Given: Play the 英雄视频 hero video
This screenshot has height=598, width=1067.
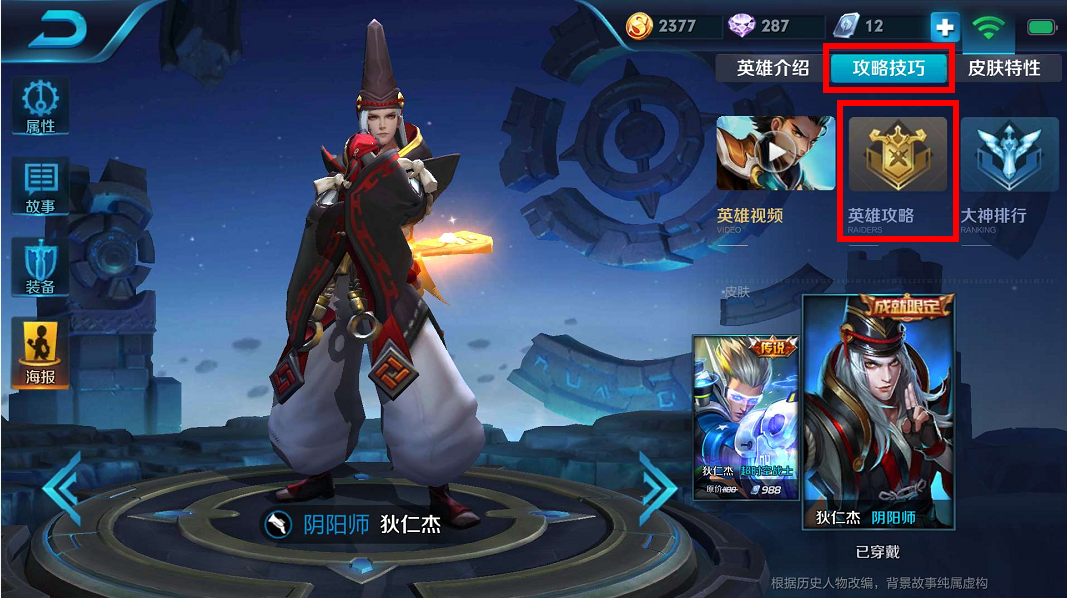Looking at the screenshot, I should [776, 154].
